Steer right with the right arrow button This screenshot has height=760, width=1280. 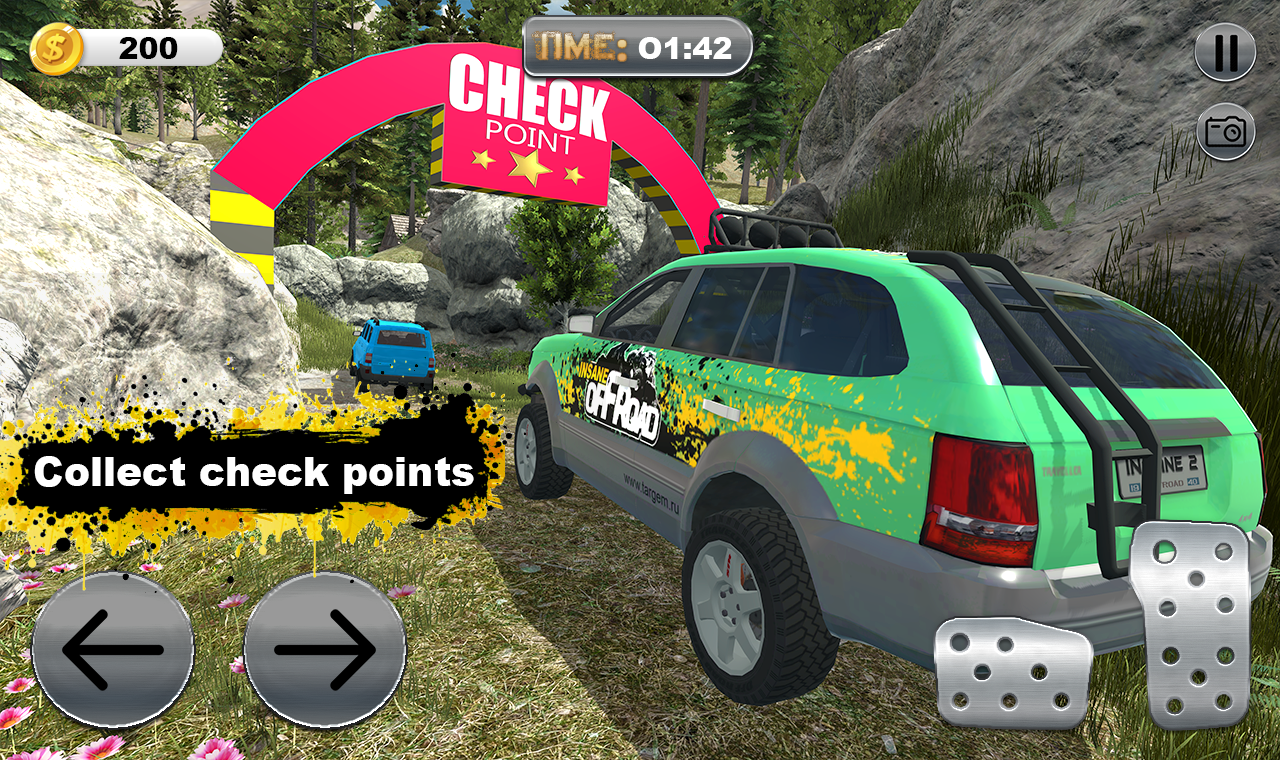coord(324,650)
